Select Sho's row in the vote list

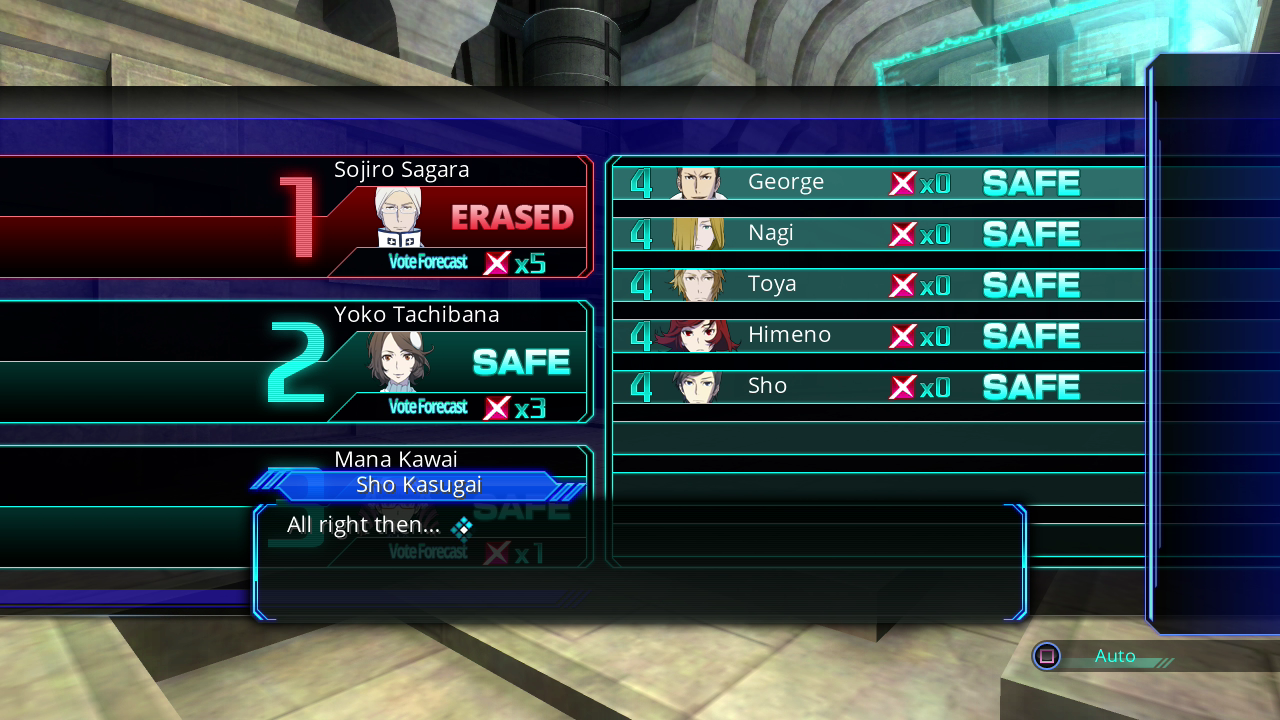point(877,387)
